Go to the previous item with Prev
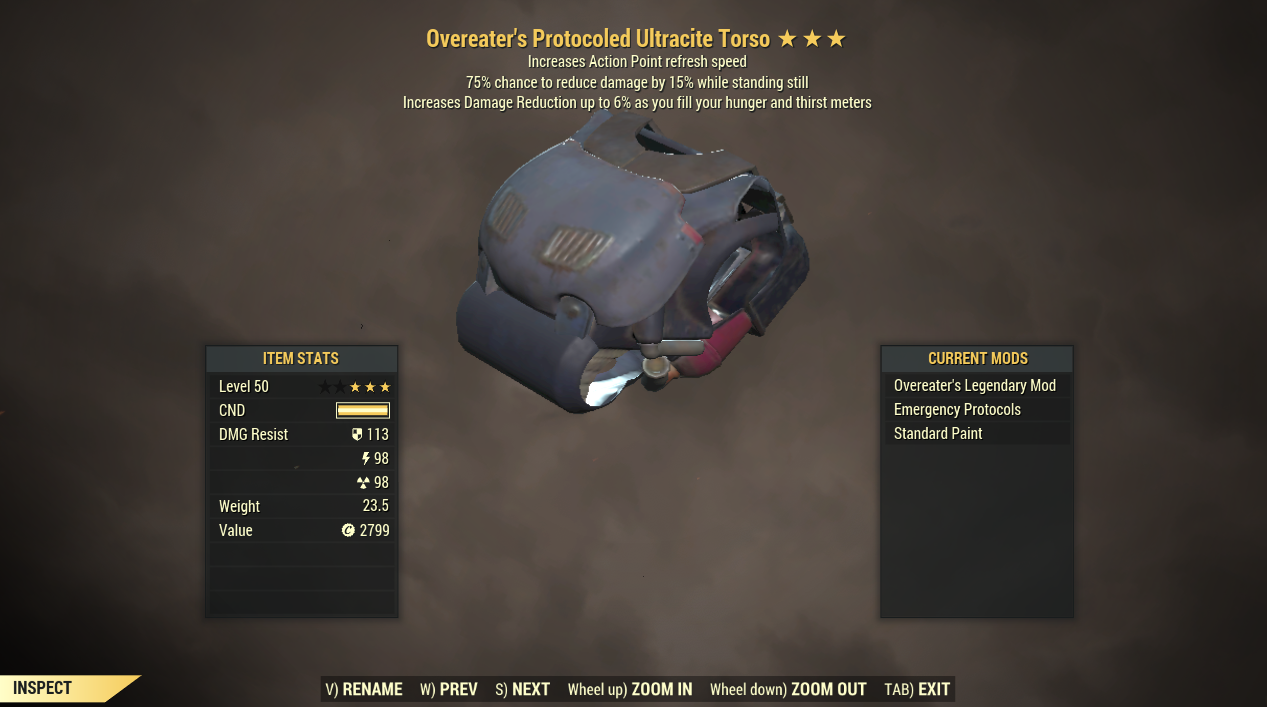This screenshot has height=707, width=1267. [x=448, y=689]
